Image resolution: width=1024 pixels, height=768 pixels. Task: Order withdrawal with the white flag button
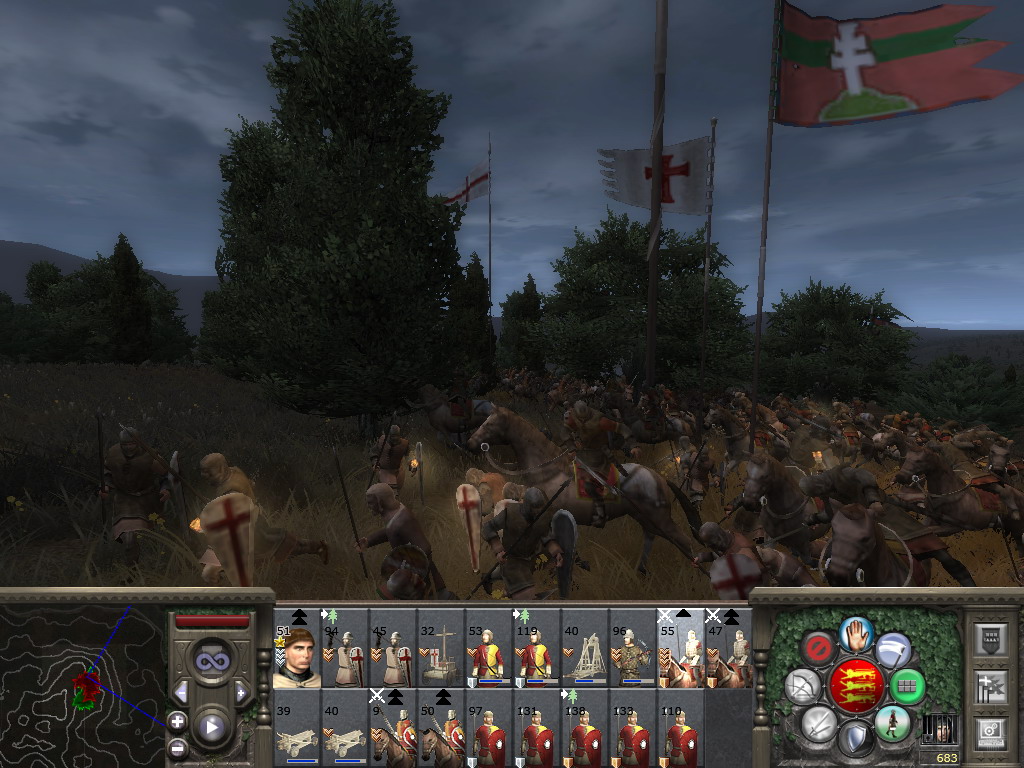click(893, 650)
